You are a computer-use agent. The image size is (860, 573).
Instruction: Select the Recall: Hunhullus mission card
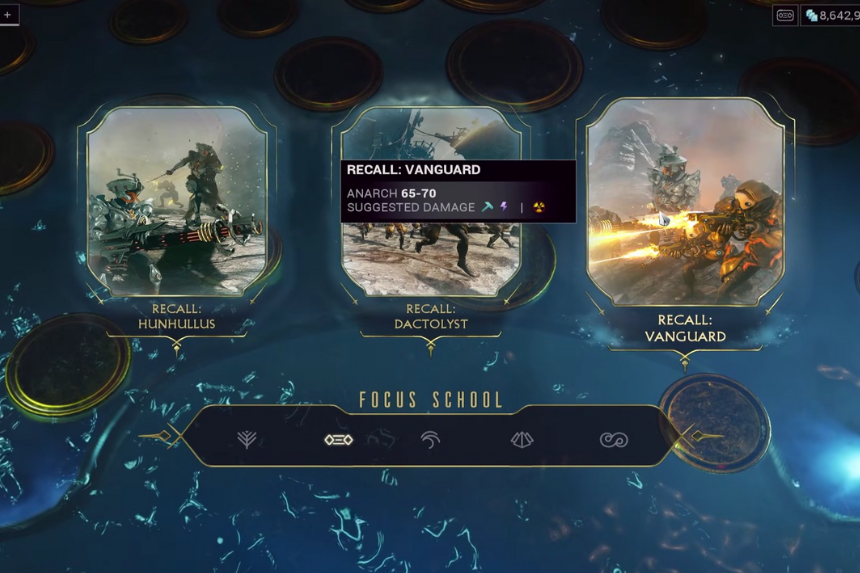coord(177,201)
